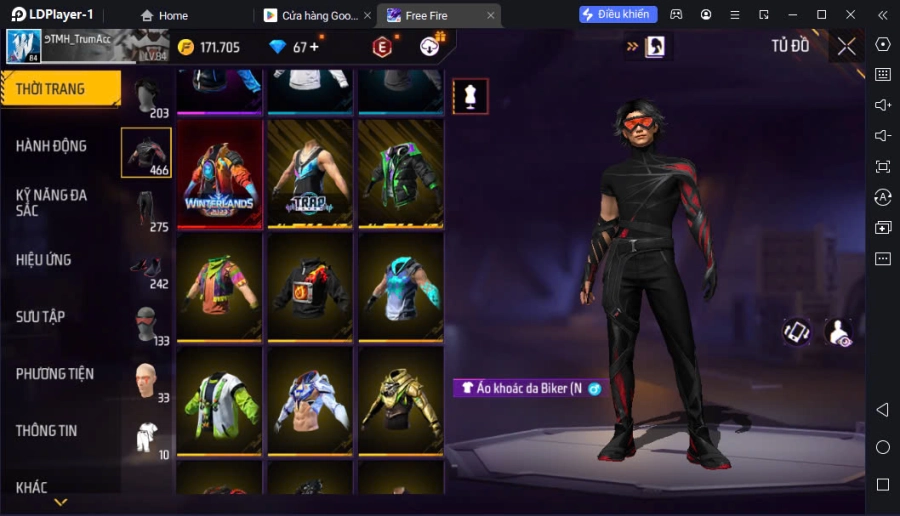
Task: View the THÔNG TIN category
Action: tap(47, 431)
